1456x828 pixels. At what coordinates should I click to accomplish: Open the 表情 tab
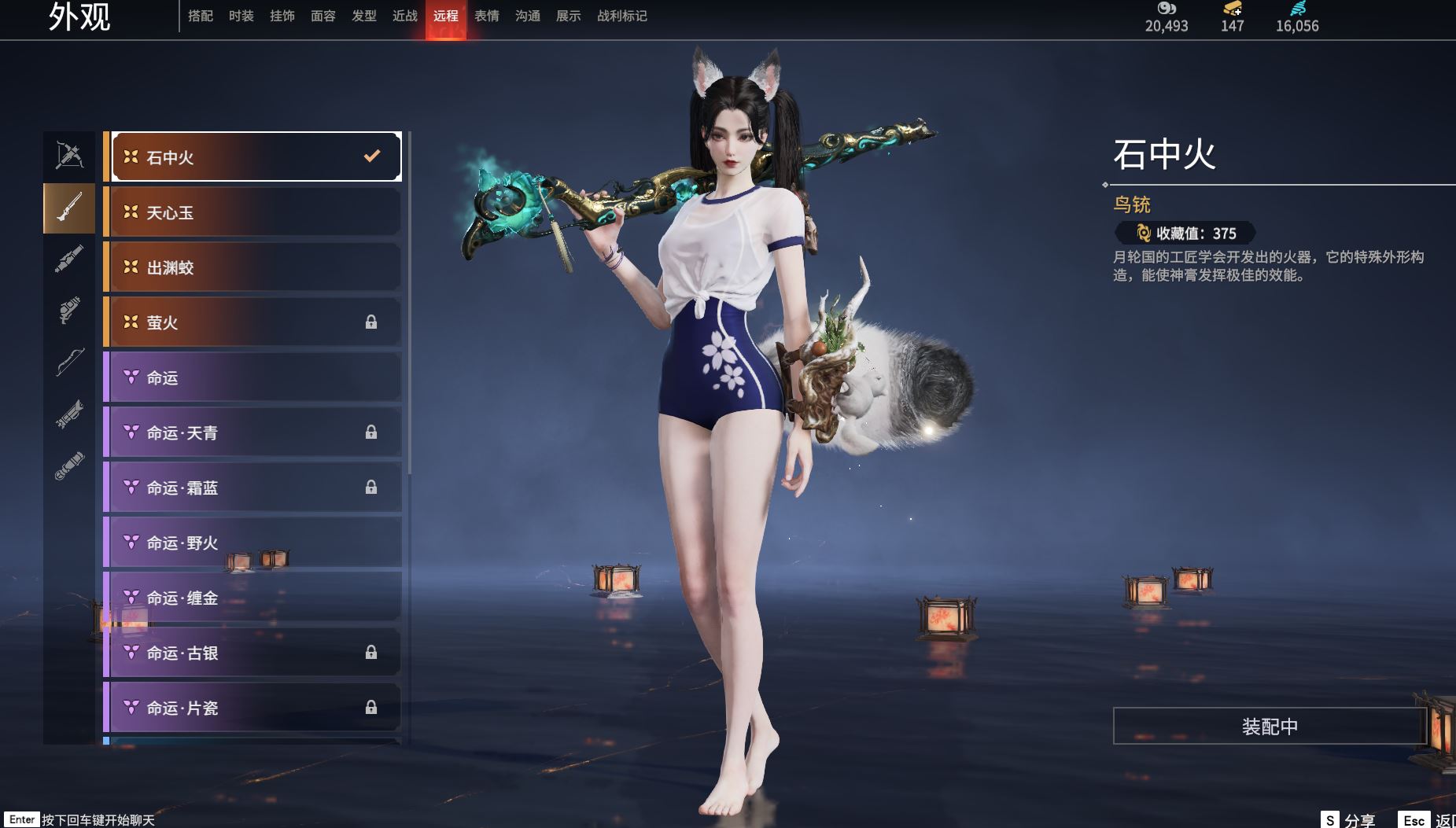[487, 16]
